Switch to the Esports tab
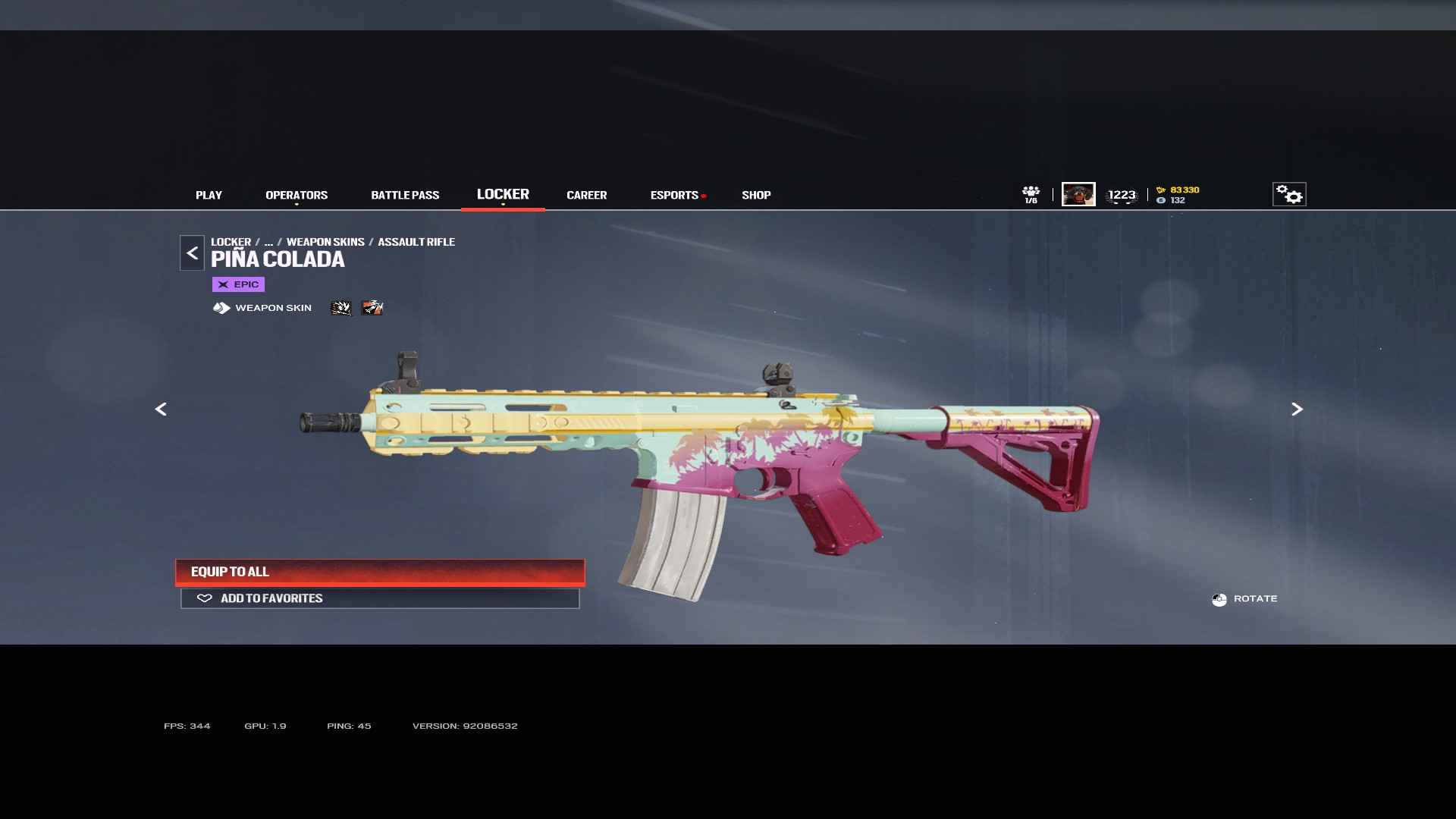Image resolution: width=1456 pixels, height=819 pixels. [674, 195]
